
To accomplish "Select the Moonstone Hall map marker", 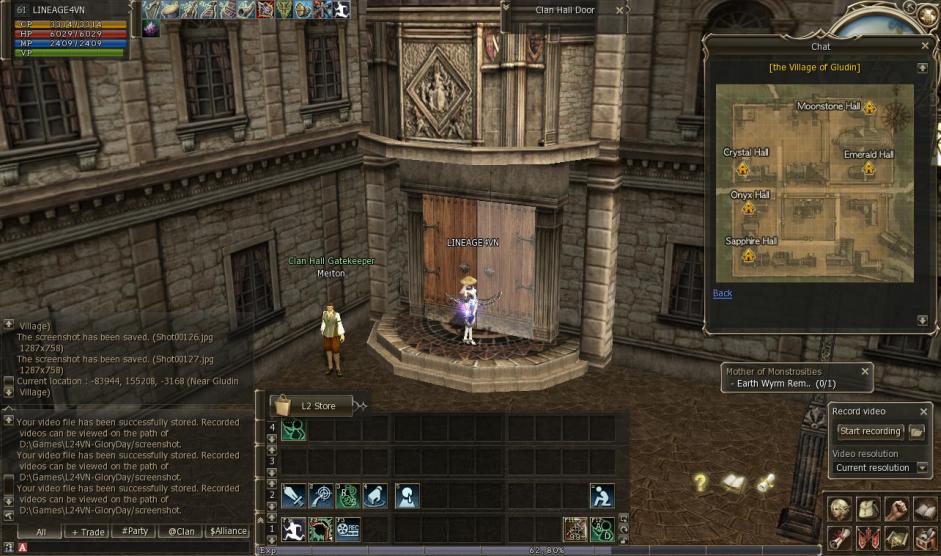I will pos(869,107).
